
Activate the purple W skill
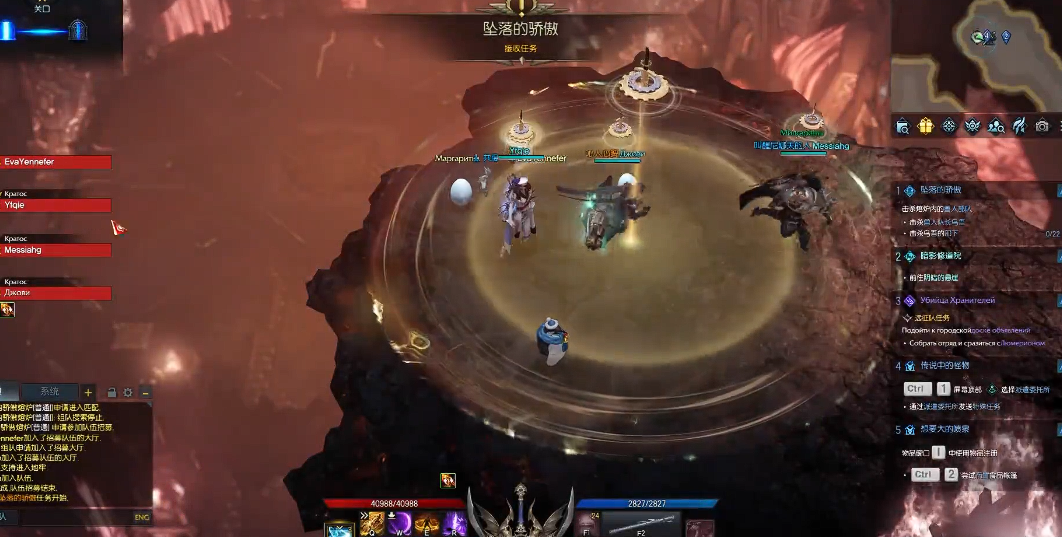coord(400,523)
